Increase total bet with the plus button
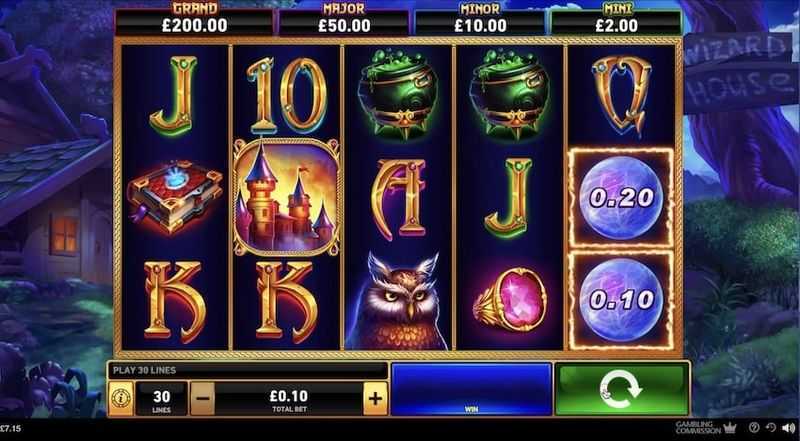The height and width of the screenshot is (441, 800). 375,398
